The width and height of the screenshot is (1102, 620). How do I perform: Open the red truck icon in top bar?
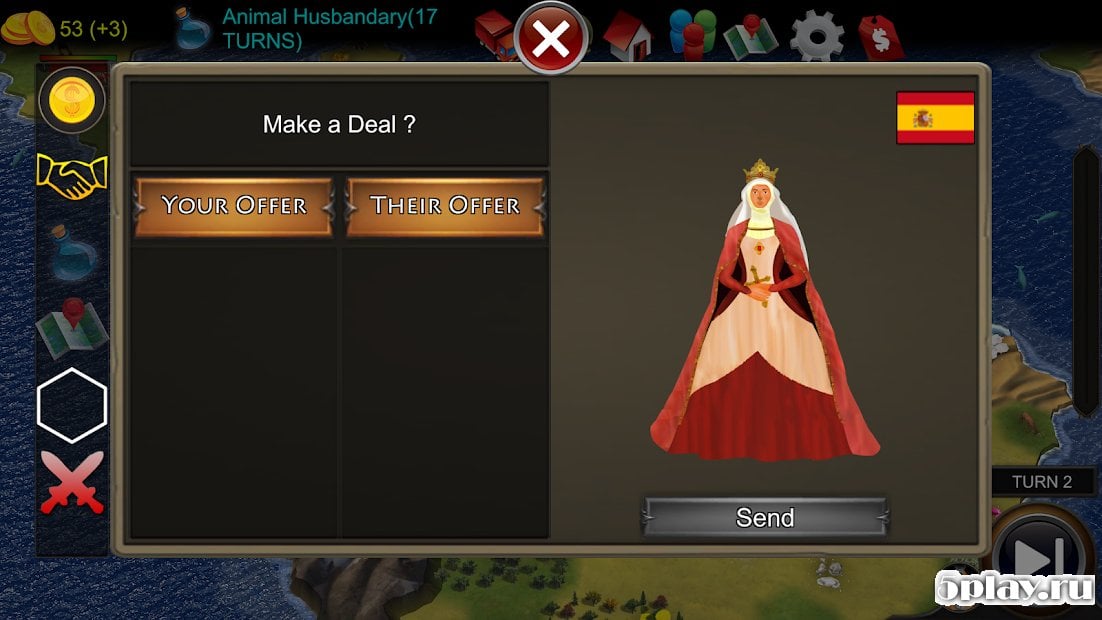pos(493,35)
